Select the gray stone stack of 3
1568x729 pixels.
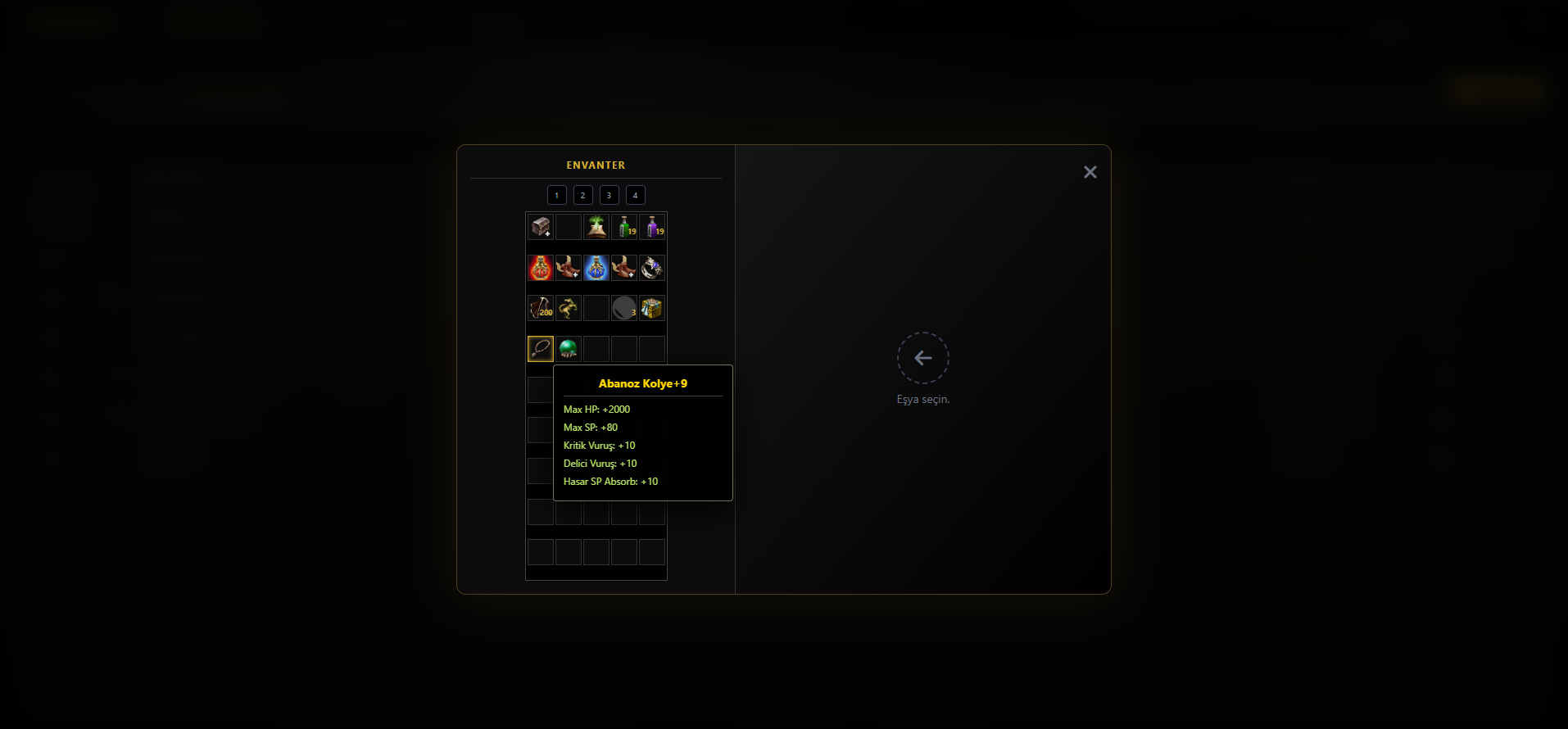[624, 308]
